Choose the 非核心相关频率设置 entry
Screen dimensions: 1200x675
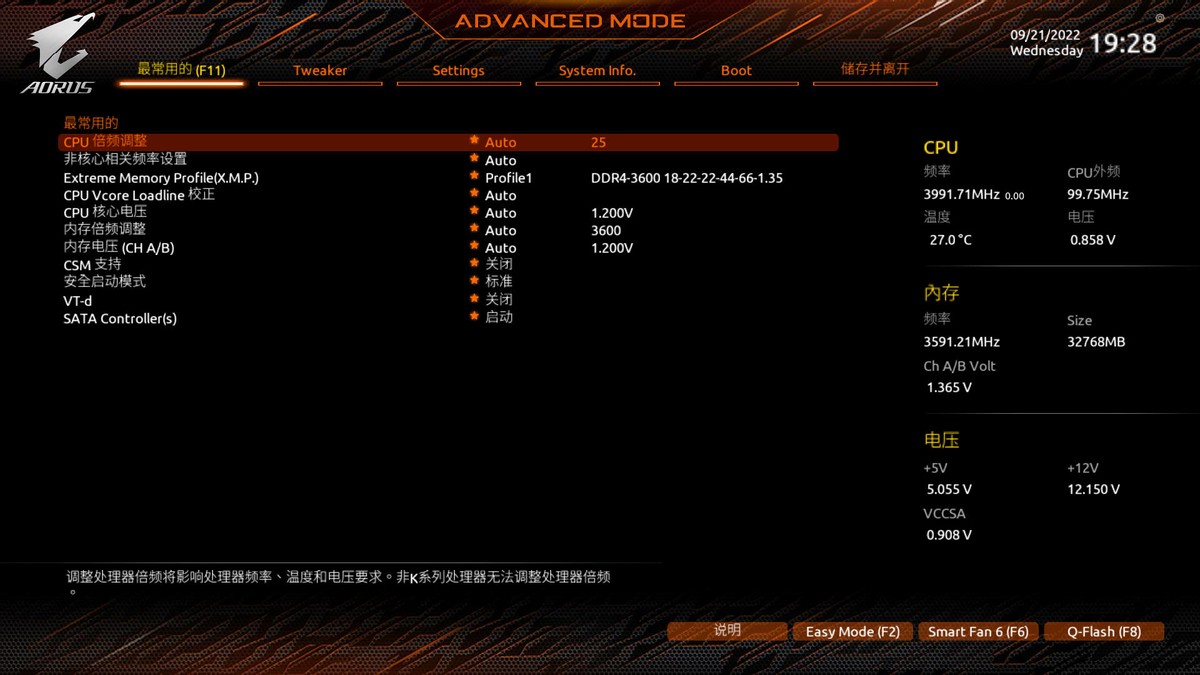pyautogui.click(x=125, y=160)
